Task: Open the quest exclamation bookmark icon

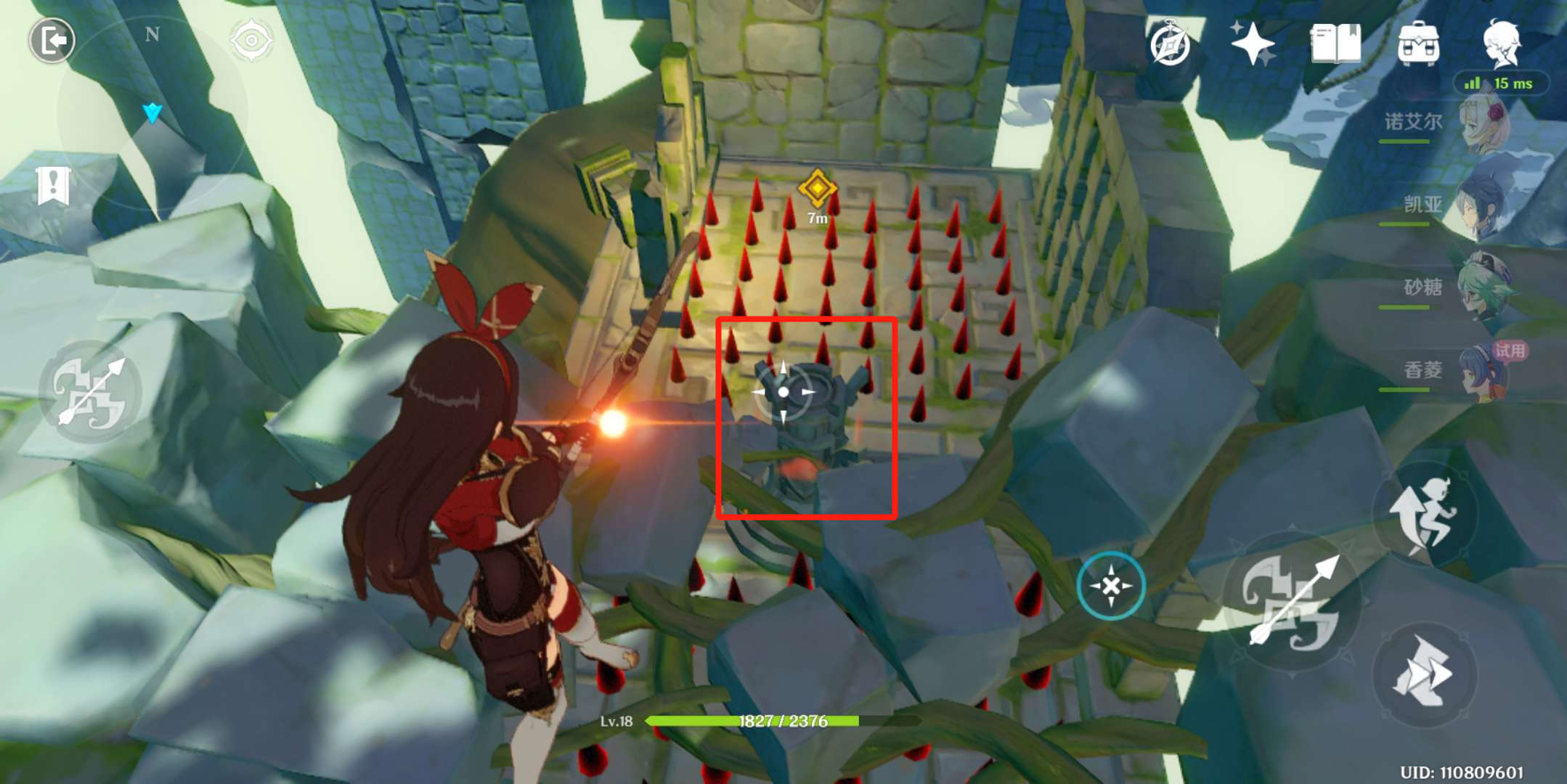Action: (53, 186)
